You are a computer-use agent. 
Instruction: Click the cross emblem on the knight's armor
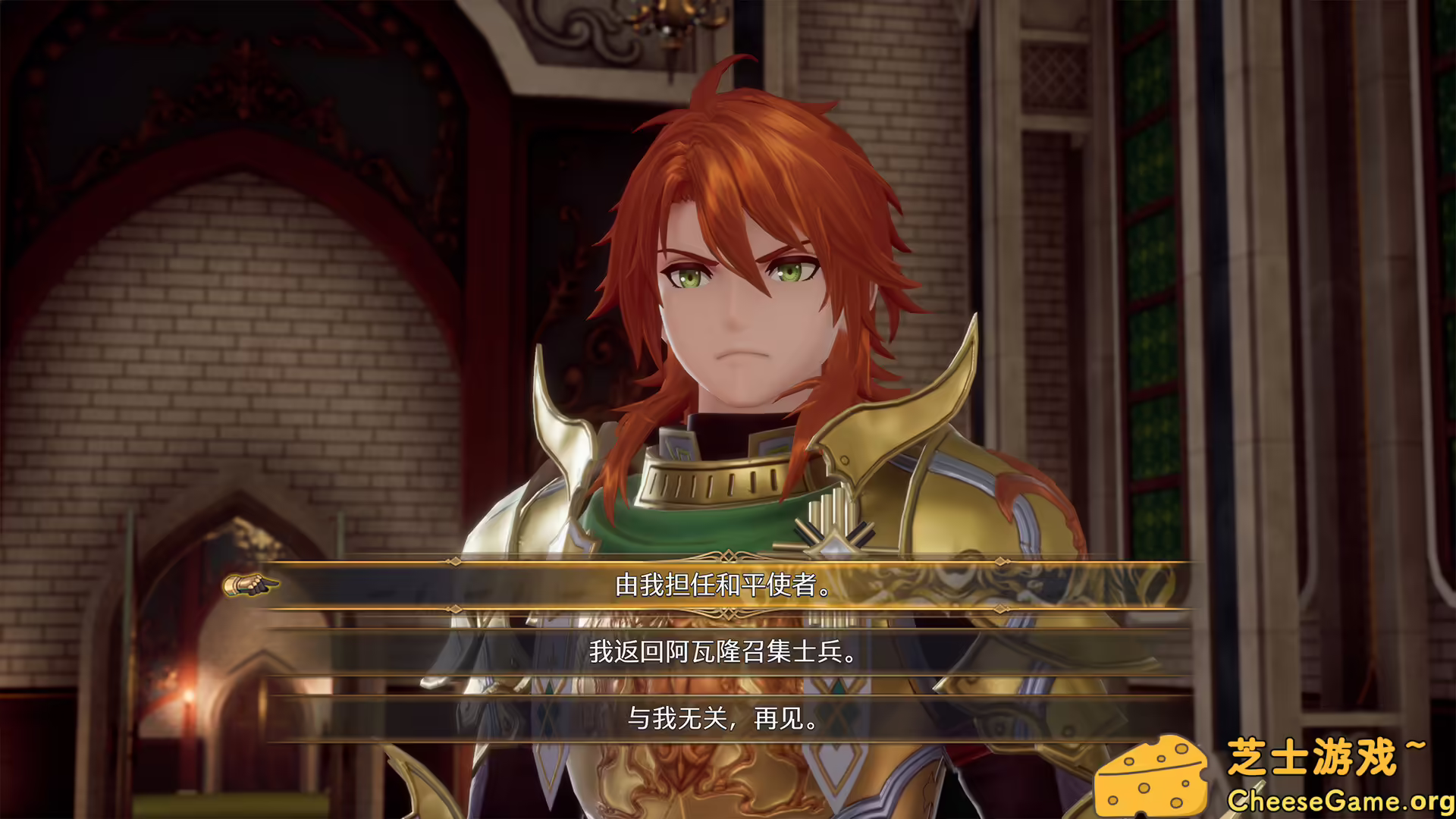tap(833, 531)
